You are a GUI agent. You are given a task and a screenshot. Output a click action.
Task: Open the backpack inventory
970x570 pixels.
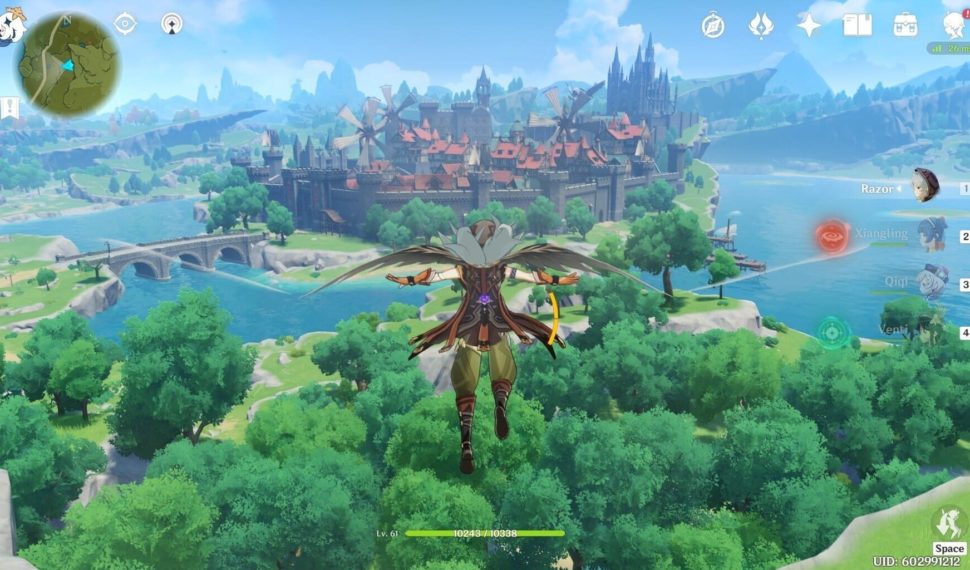point(906,25)
